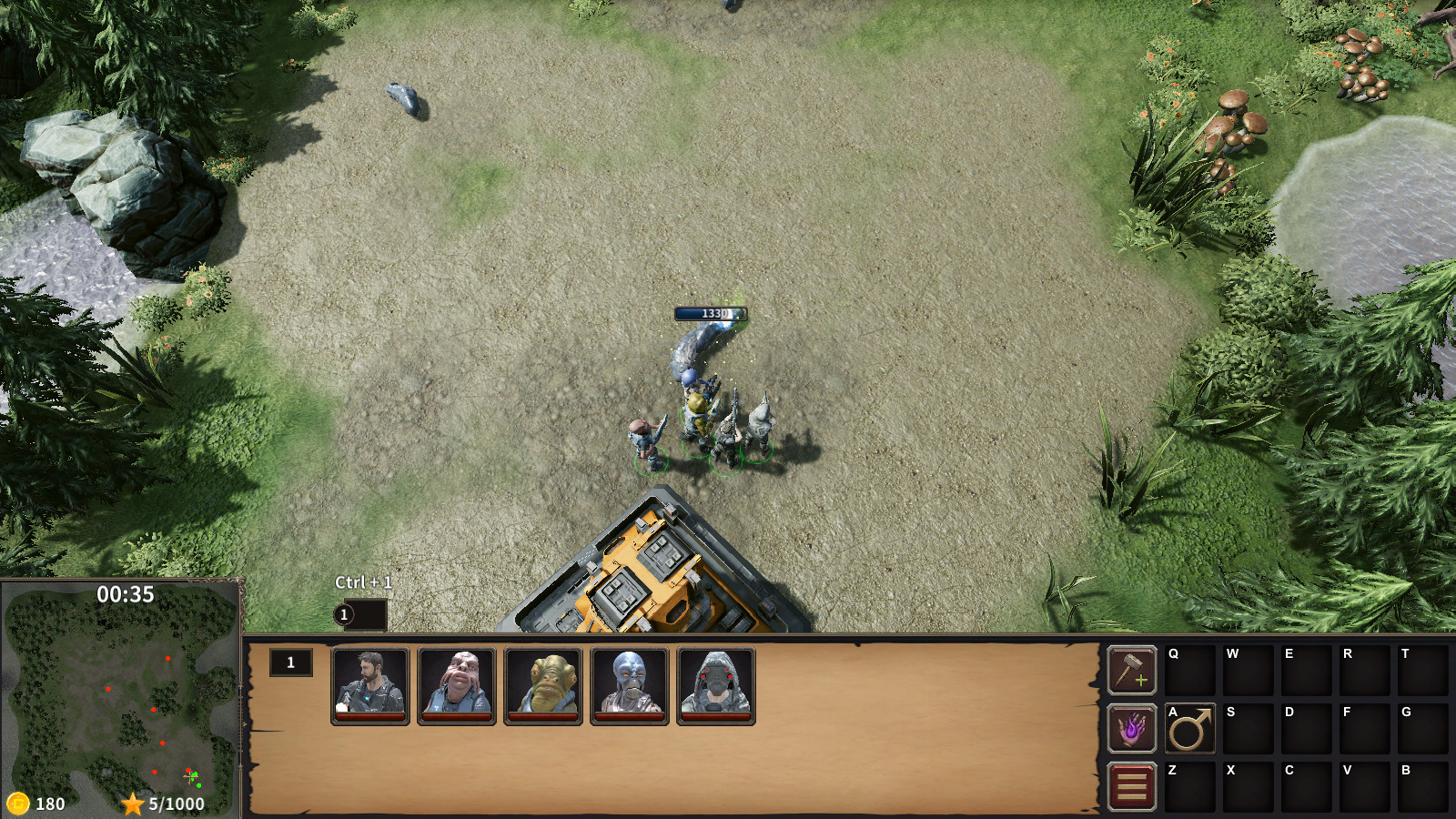Select the pink tentacled alien portrait

point(455,687)
